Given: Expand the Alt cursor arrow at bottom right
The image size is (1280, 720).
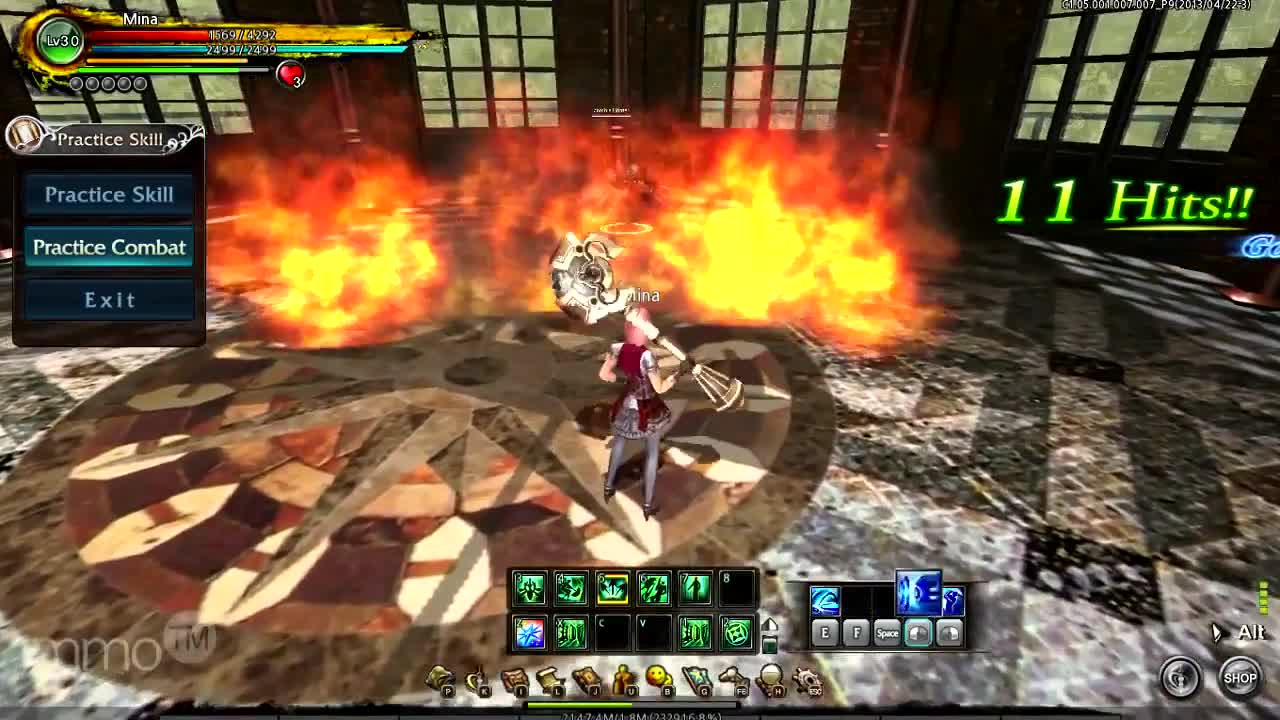Looking at the screenshot, I should [1219, 632].
